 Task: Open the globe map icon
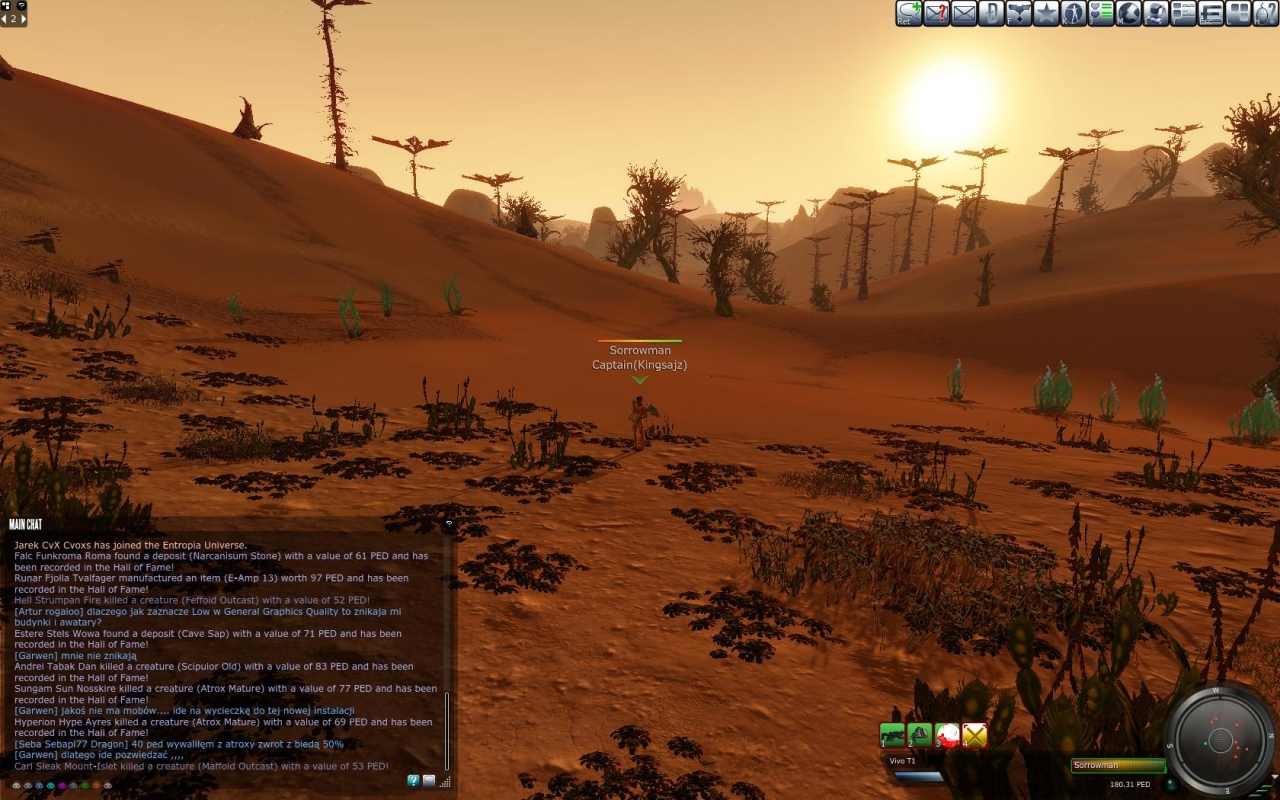[x=1129, y=13]
